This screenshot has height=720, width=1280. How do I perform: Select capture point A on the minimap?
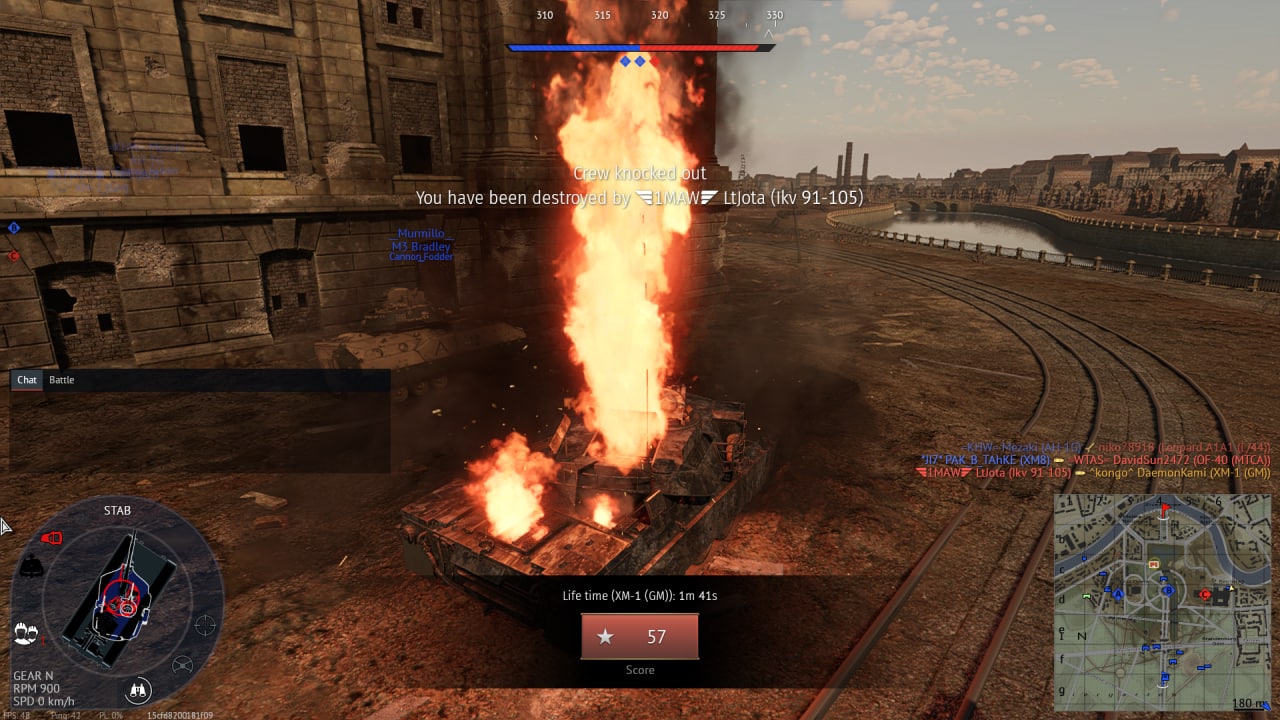[1119, 593]
